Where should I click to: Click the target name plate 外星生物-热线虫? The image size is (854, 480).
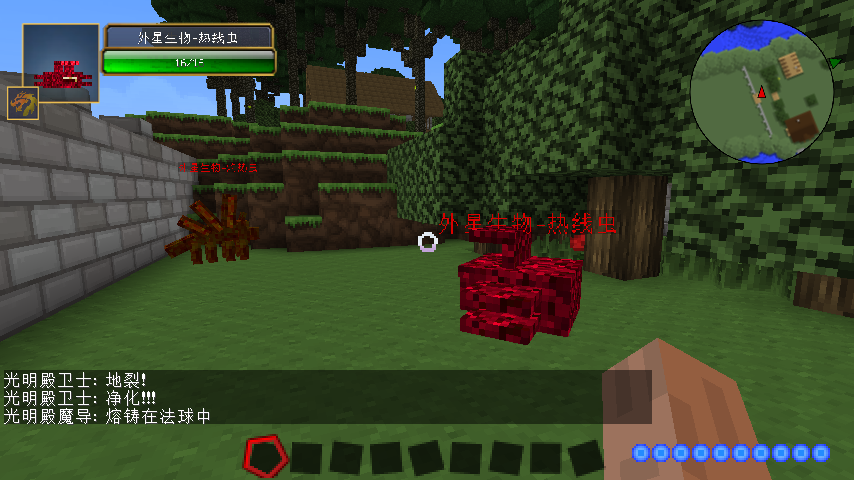coord(189,37)
